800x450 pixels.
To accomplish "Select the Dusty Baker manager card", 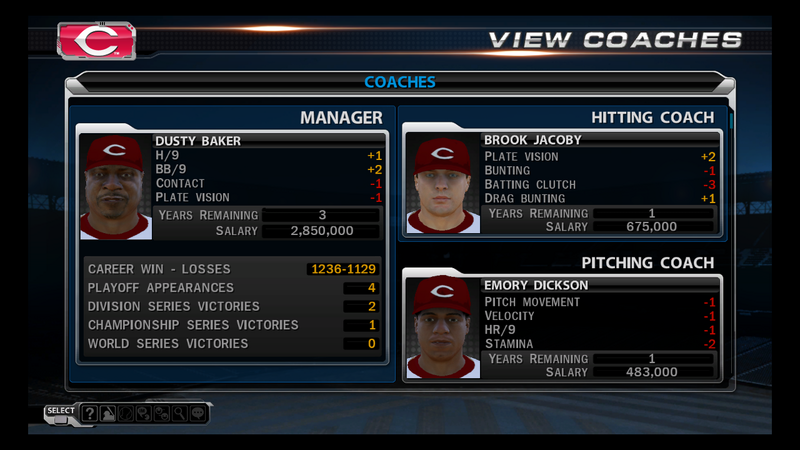I will pyautogui.click(x=230, y=187).
